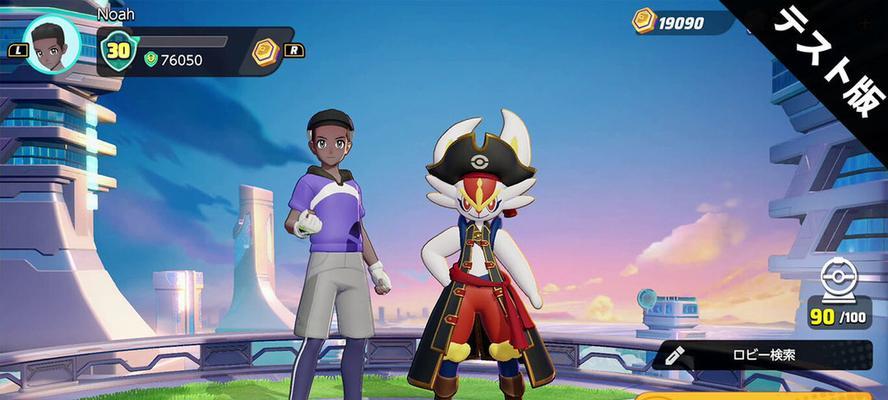Click the level 30 shield badge
888x400 pixels.
[x=119, y=51]
